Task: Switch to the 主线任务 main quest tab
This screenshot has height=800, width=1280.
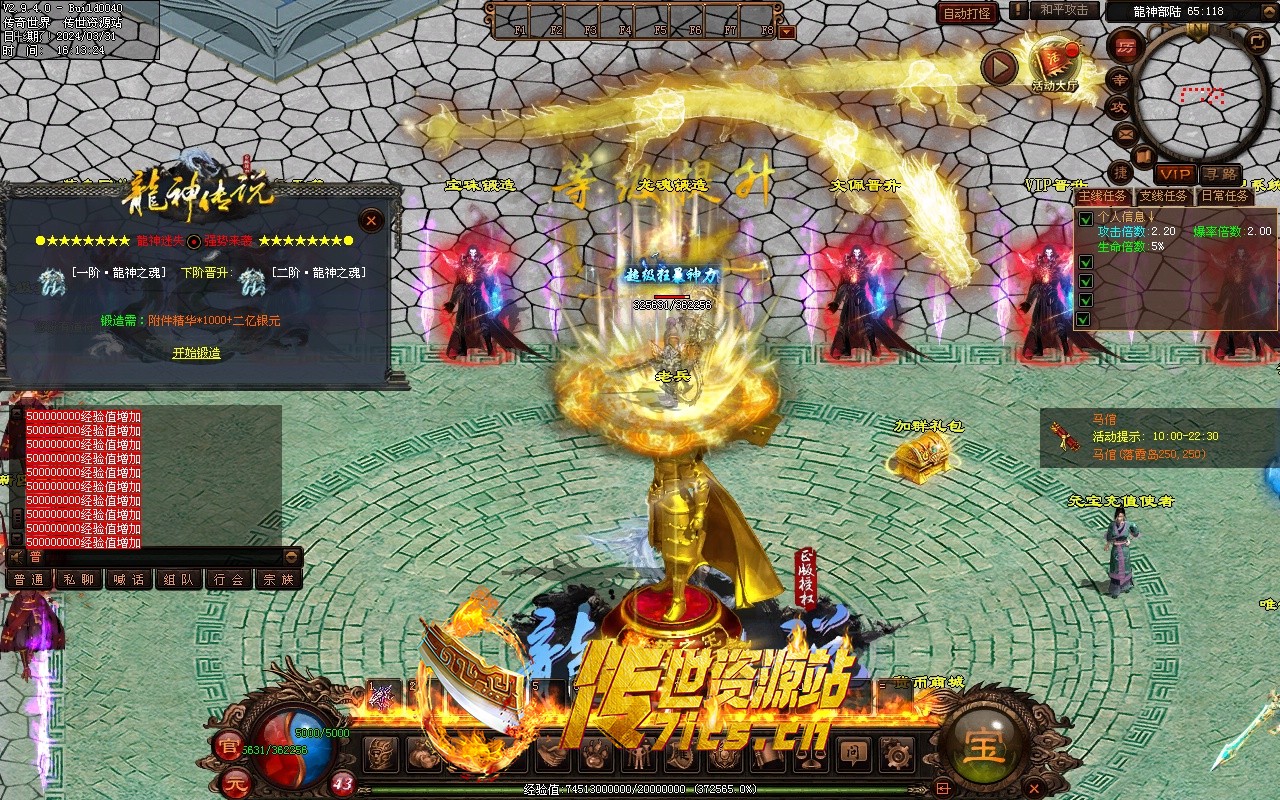Action: (1105, 196)
